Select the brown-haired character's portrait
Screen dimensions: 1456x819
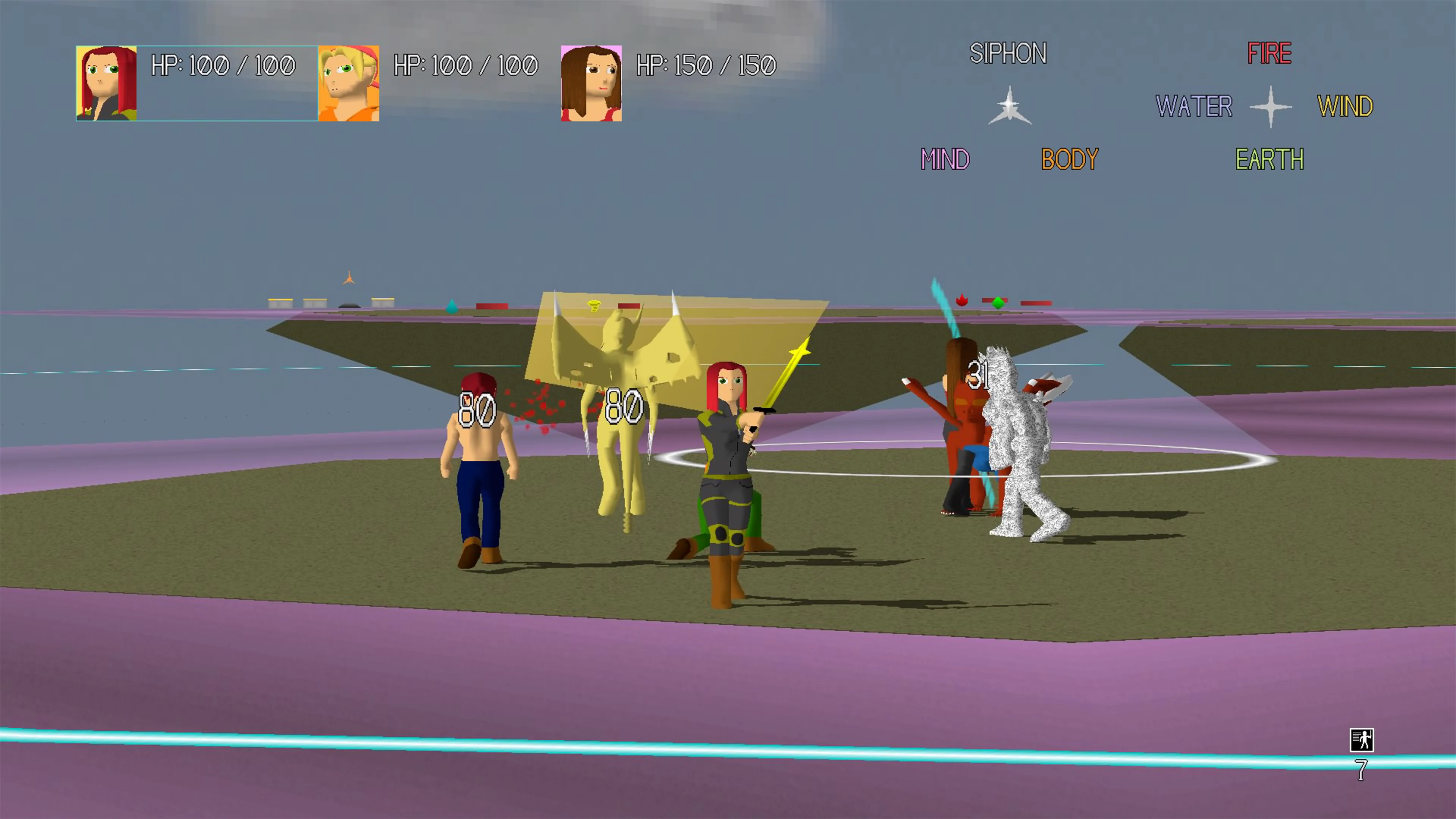tap(591, 83)
